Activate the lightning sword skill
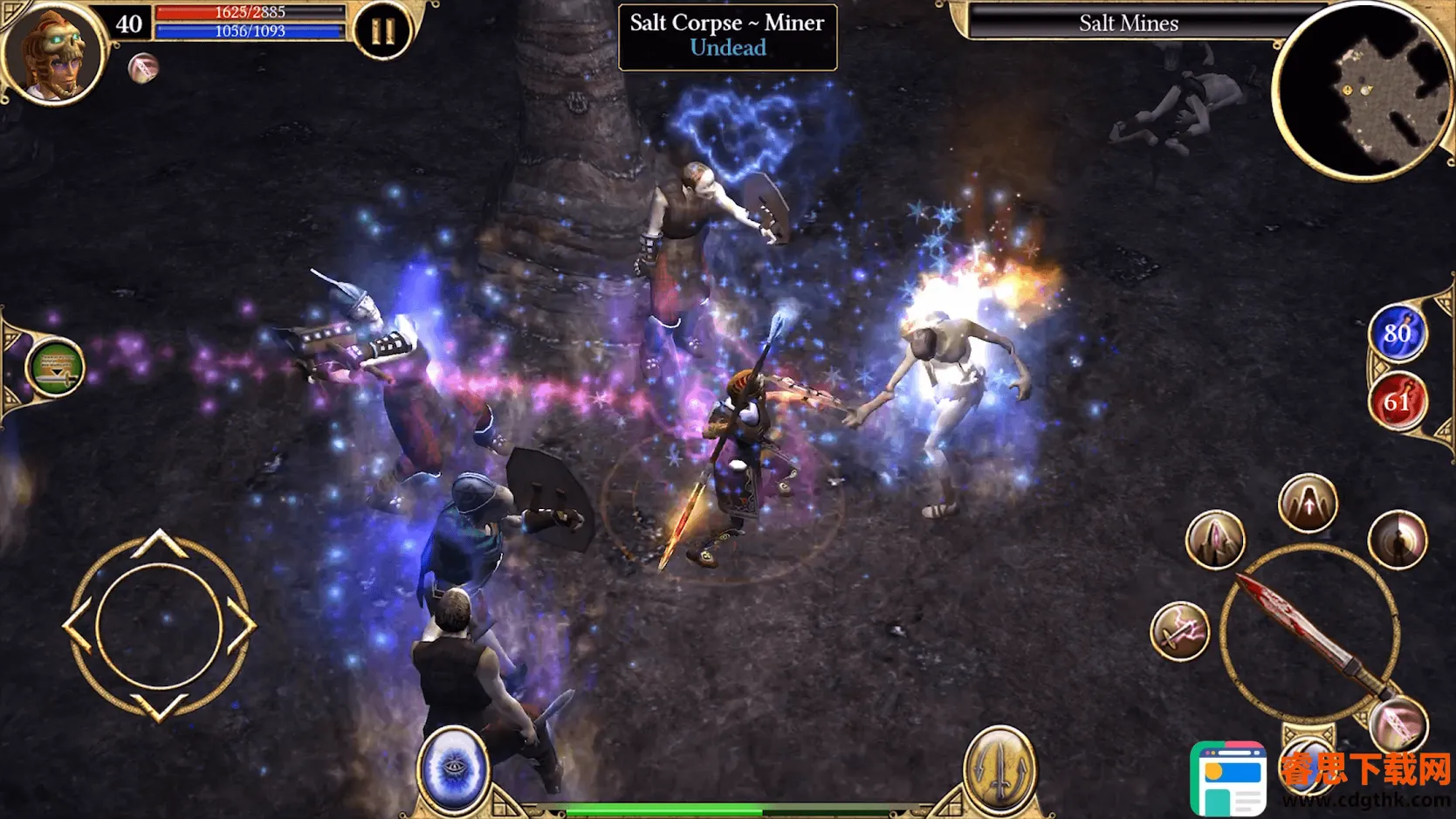The image size is (1456, 819). 1179,632
